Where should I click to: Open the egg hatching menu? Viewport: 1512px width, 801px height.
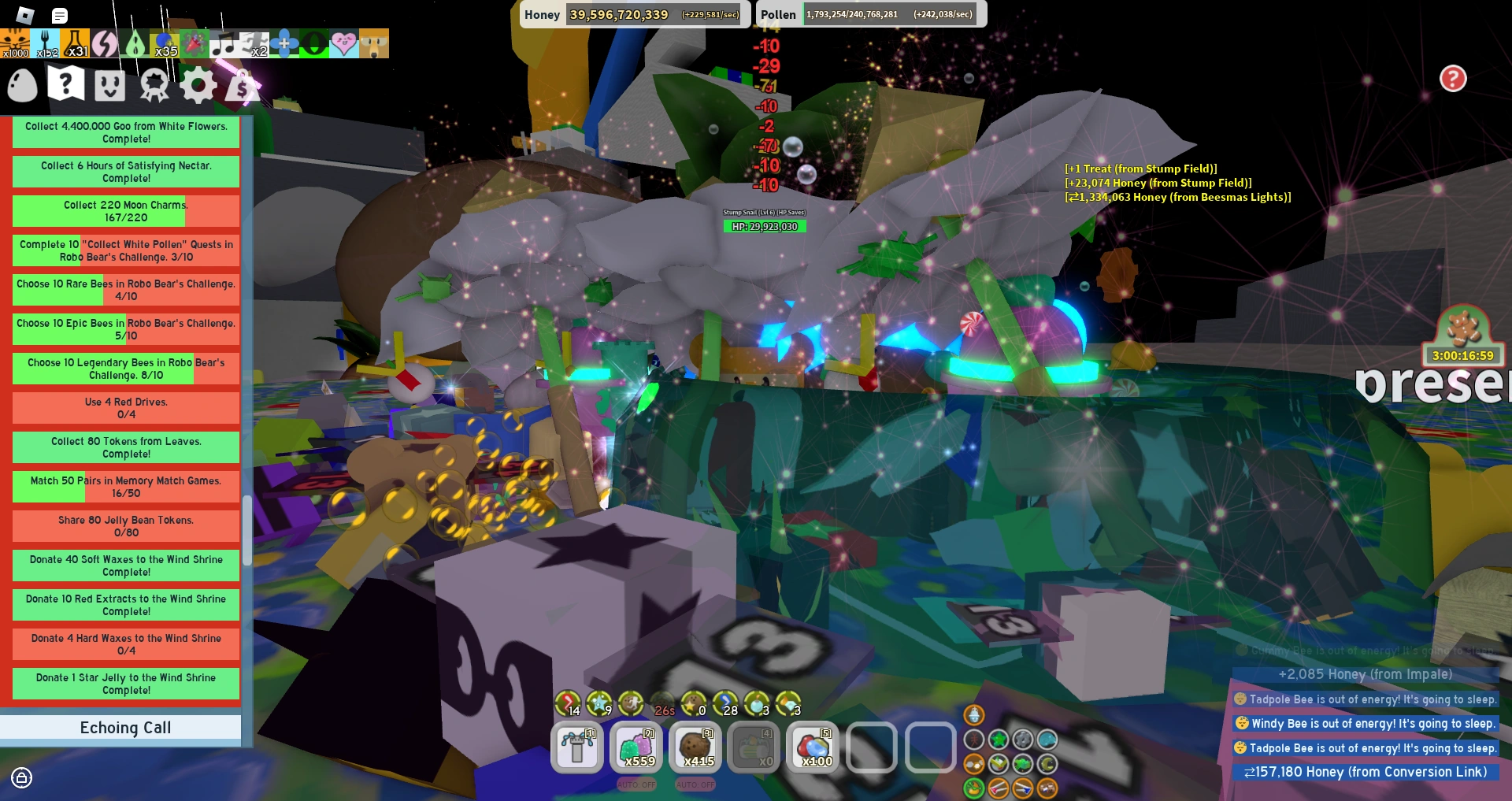(22, 86)
